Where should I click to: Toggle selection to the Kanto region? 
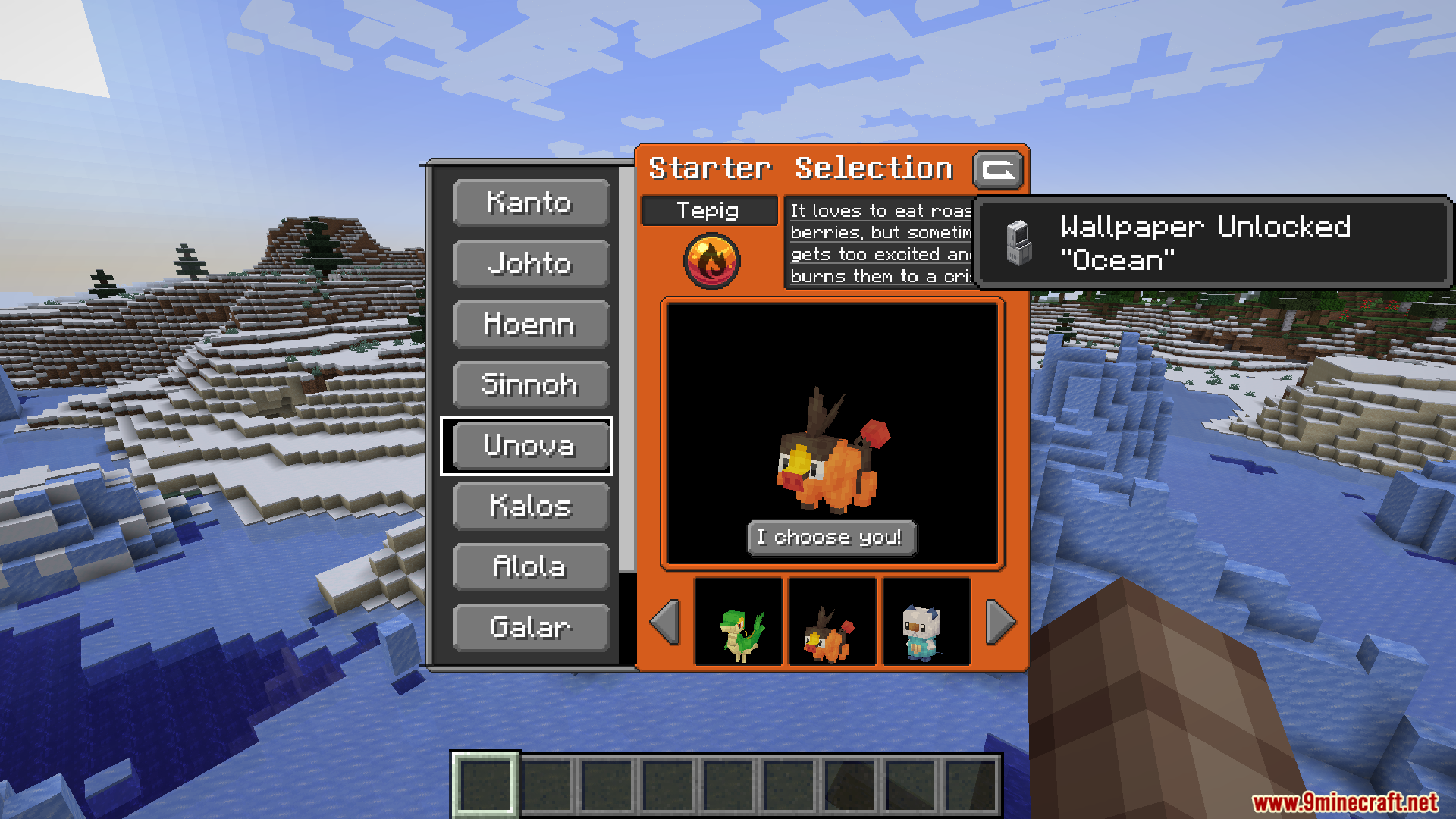pyautogui.click(x=530, y=203)
